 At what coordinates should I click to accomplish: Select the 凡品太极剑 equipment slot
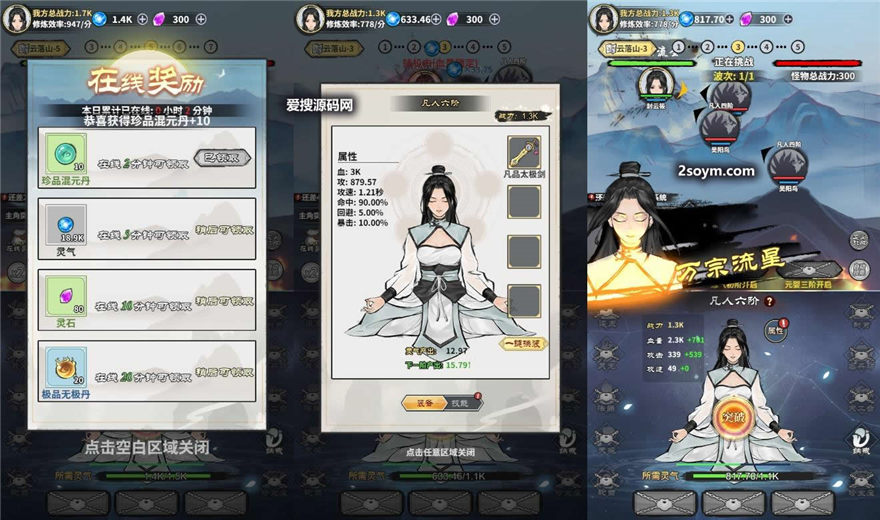tap(524, 151)
